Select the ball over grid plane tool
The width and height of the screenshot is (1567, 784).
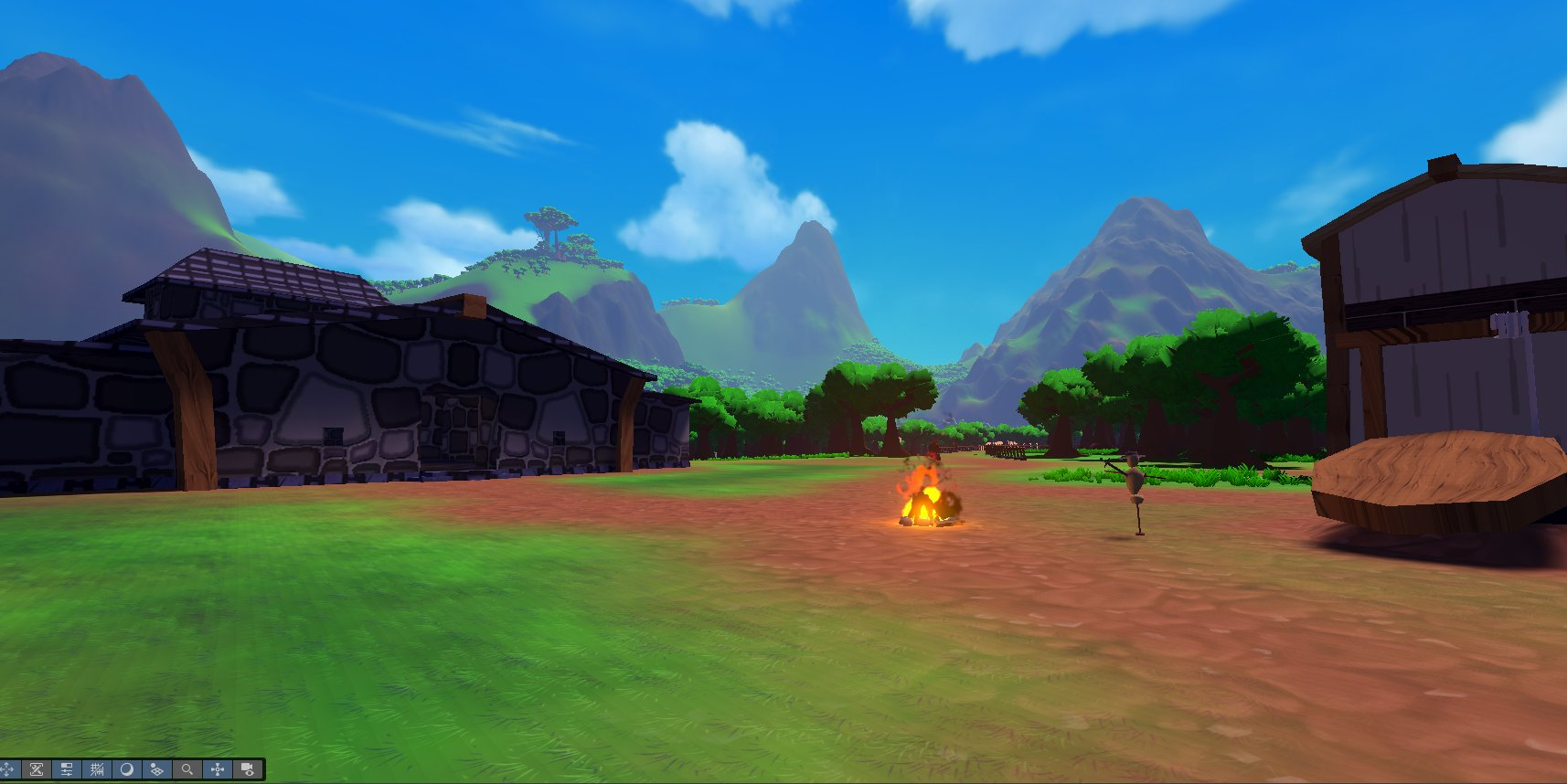coord(156,769)
